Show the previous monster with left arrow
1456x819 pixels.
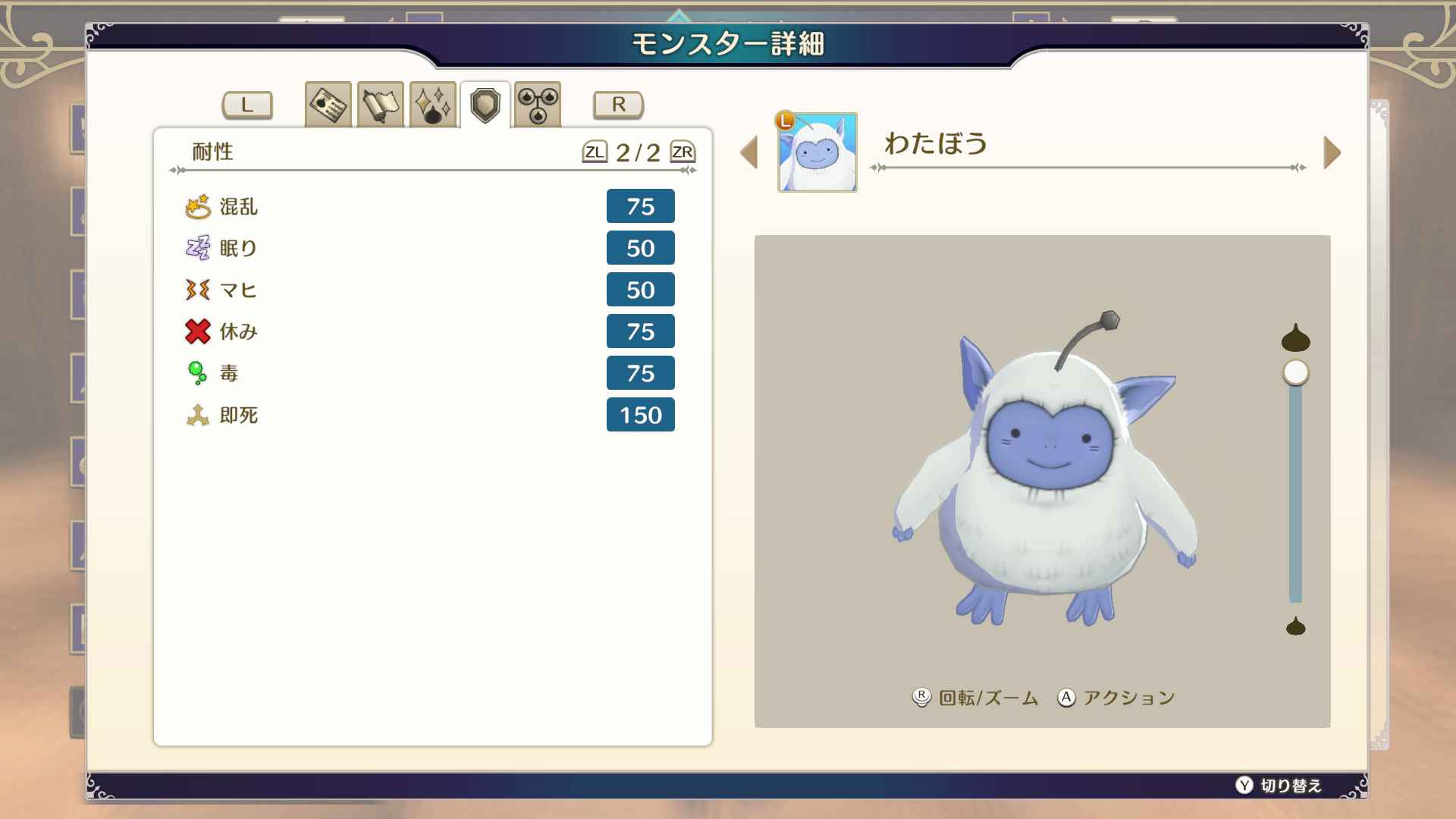coord(749,152)
